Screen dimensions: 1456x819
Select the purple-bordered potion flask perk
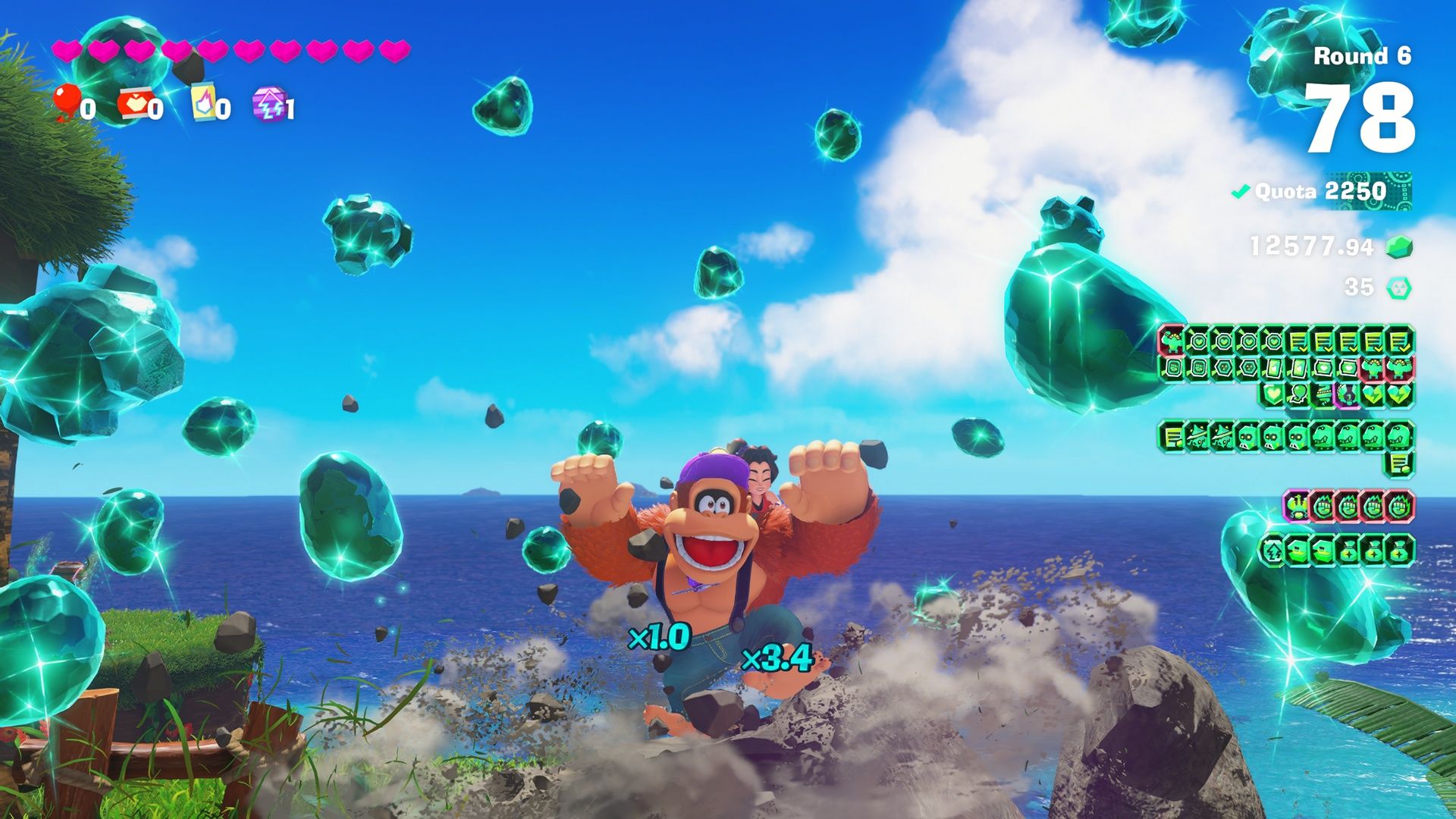1347,394
